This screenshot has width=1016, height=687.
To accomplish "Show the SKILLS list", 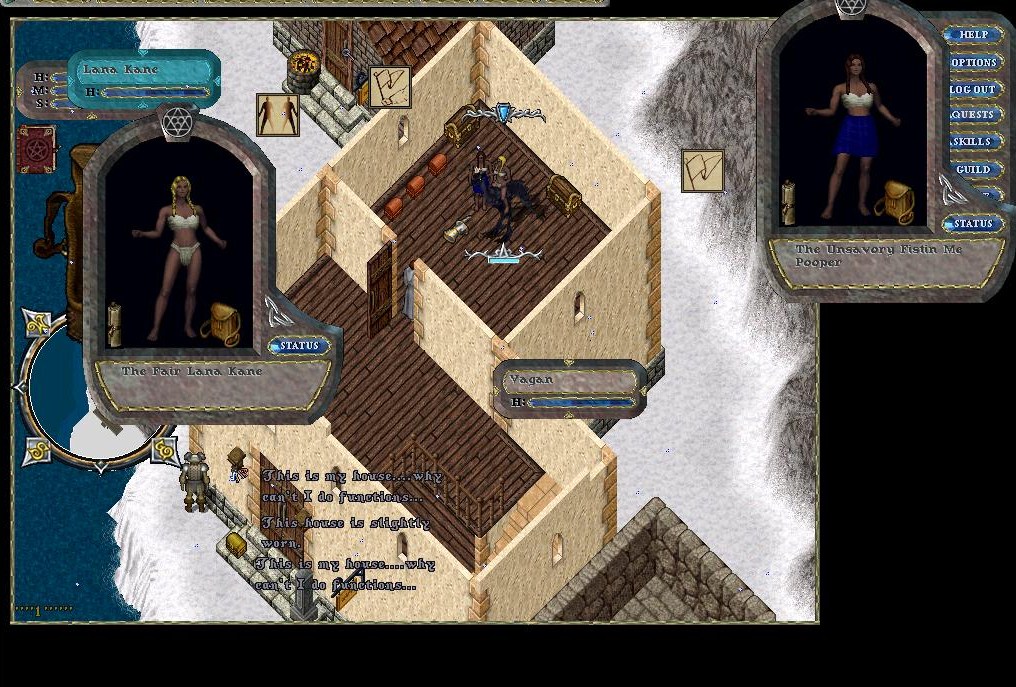I will coord(973,142).
